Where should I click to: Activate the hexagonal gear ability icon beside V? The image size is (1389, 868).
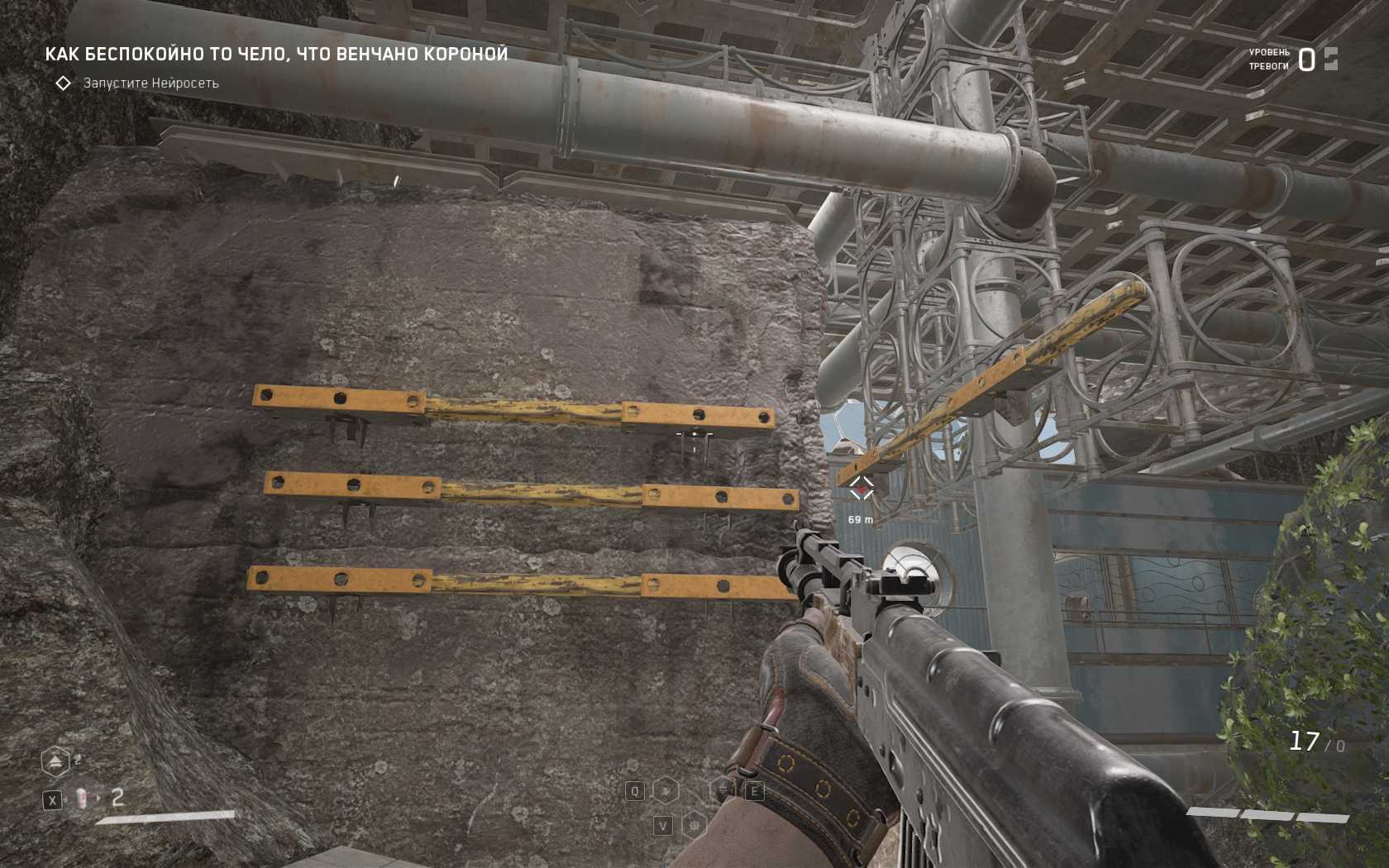[694, 824]
